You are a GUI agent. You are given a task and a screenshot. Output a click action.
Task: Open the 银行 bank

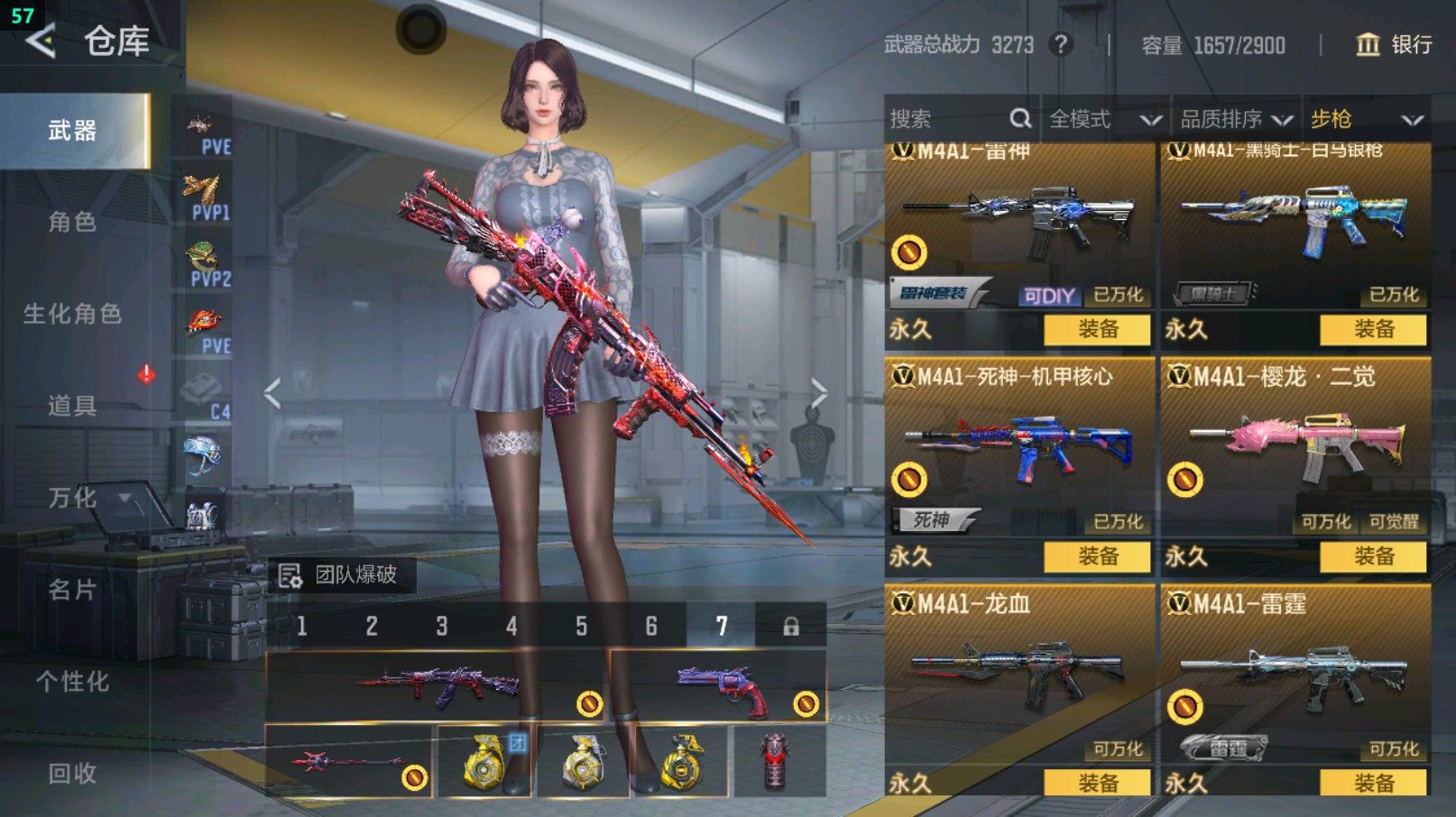[x=1395, y=44]
